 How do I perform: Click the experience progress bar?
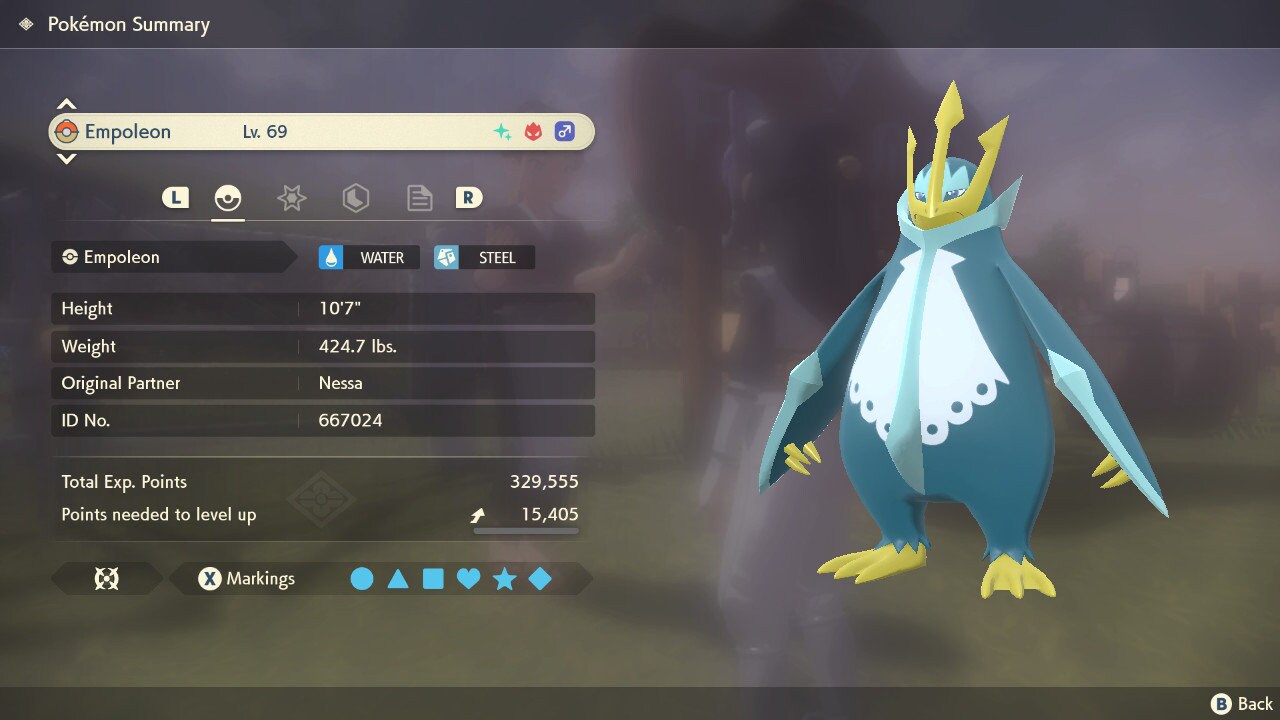coord(524,530)
